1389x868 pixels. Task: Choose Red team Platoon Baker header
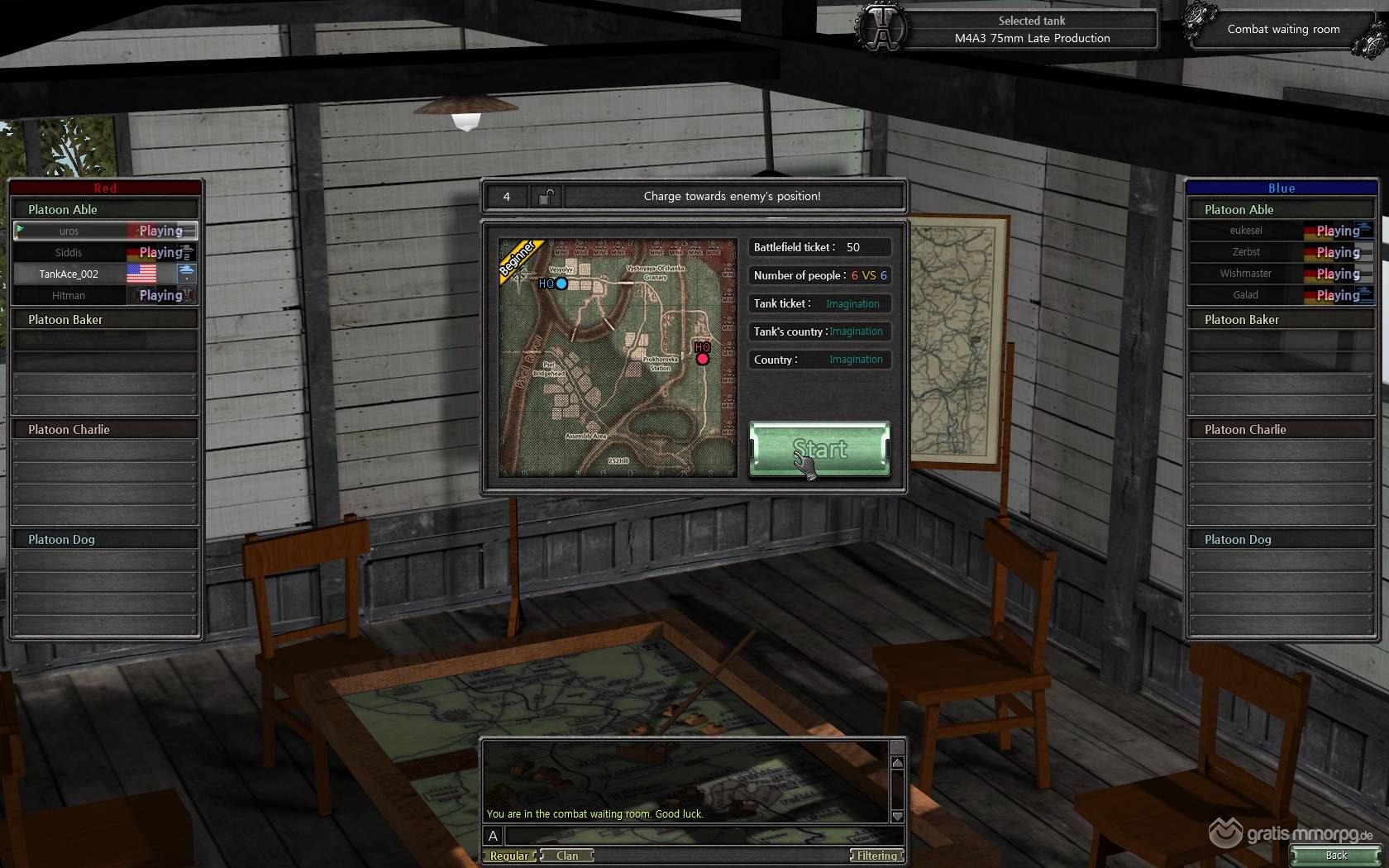(x=105, y=320)
